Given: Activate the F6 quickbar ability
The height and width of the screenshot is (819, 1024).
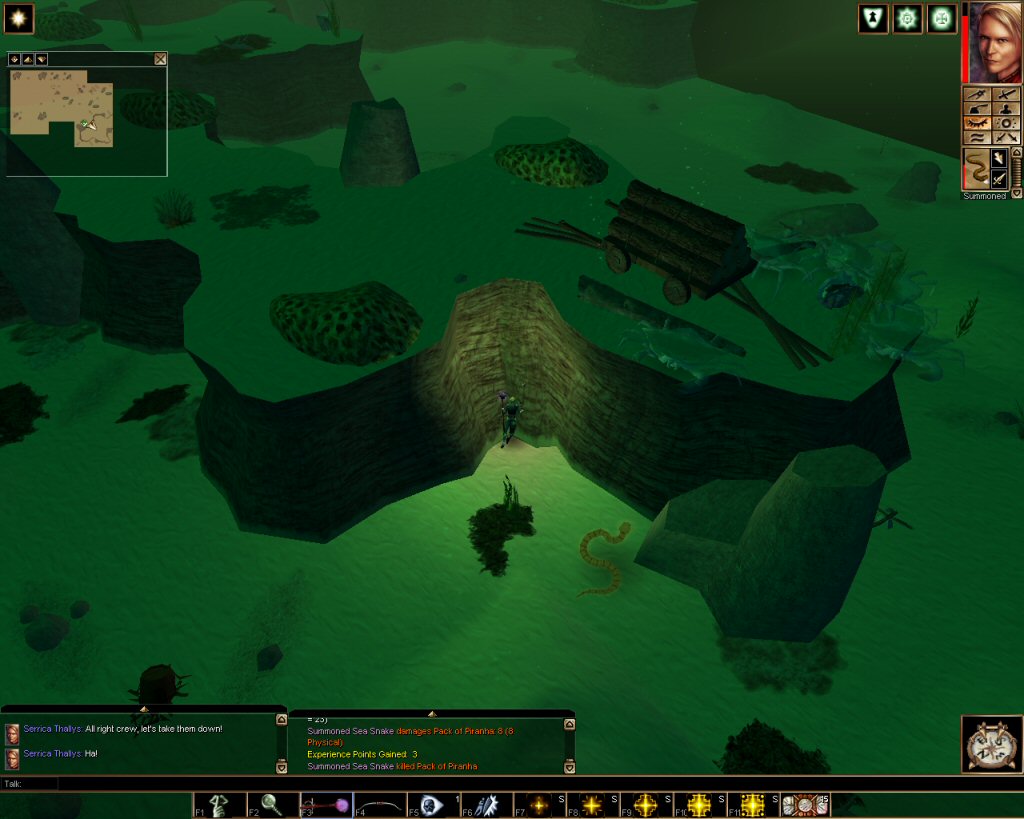Looking at the screenshot, I should click(x=487, y=805).
